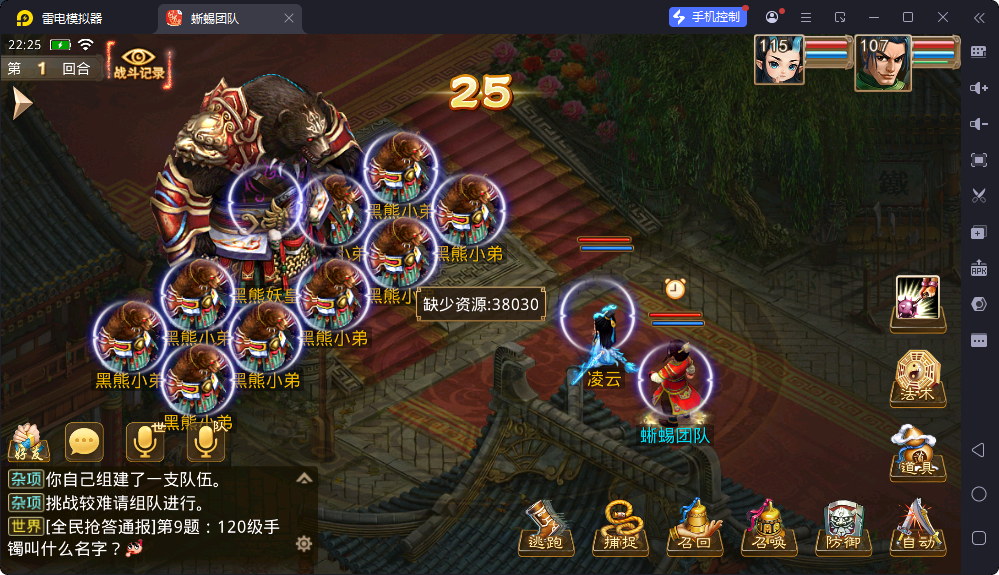Recall your pet with 召回
The width and height of the screenshot is (999, 575).
pos(694,527)
